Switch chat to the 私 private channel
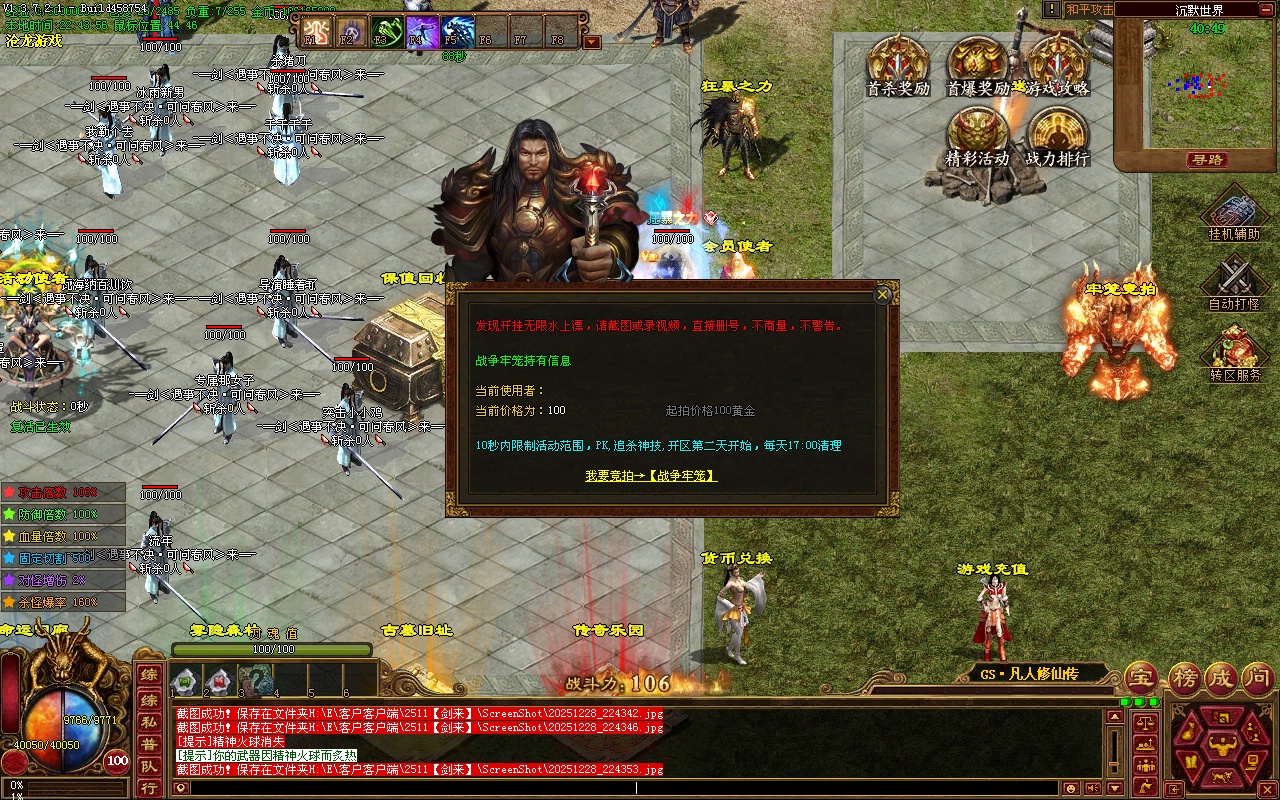 pyautogui.click(x=148, y=722)
